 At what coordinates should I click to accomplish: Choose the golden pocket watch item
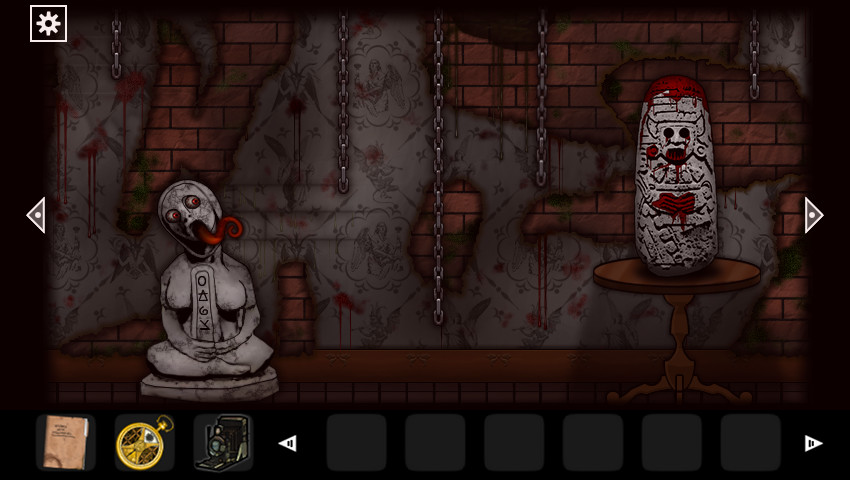tap(144, 442)
